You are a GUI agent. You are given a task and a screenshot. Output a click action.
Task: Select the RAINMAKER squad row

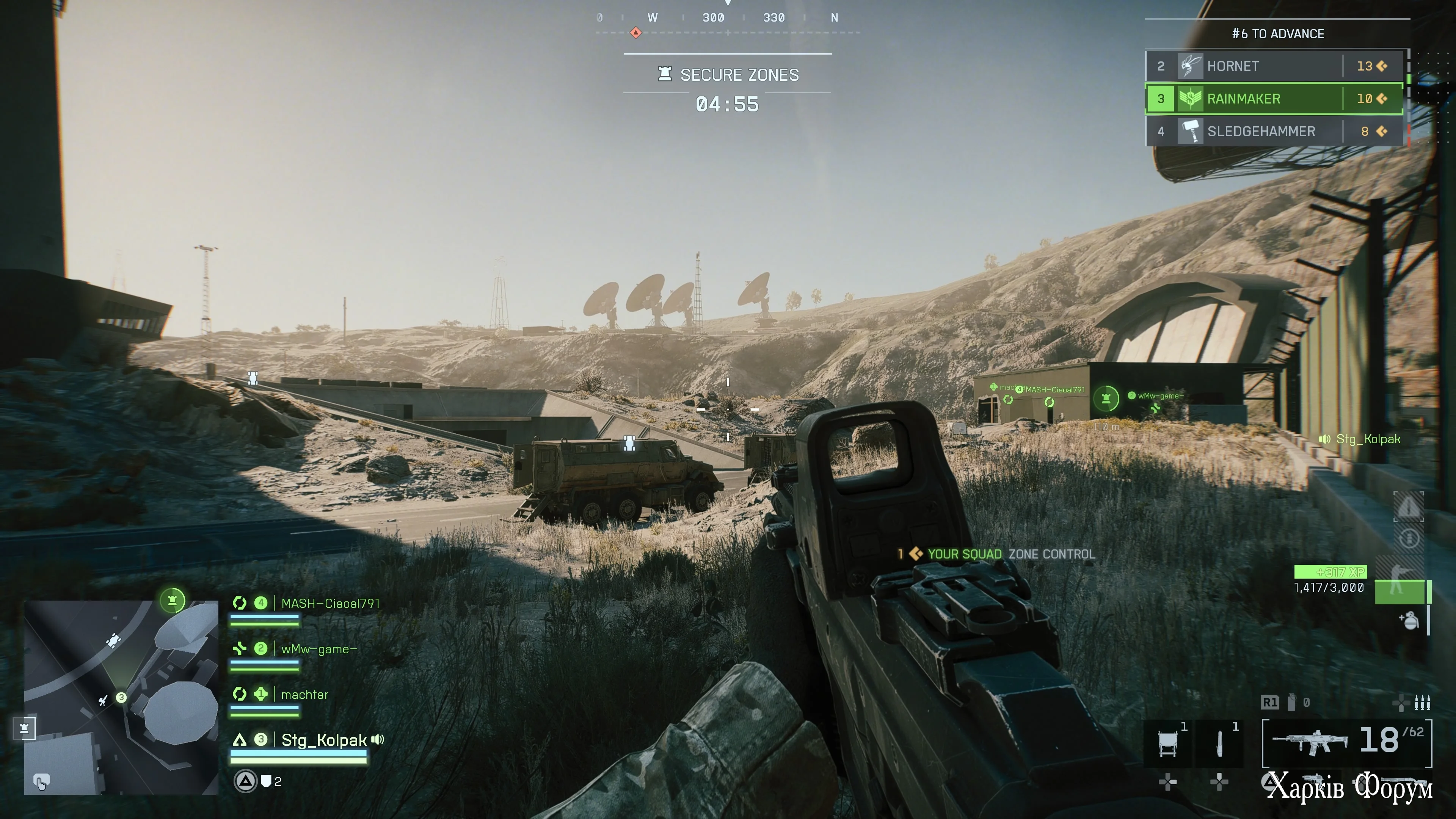tap(1274, 99)
